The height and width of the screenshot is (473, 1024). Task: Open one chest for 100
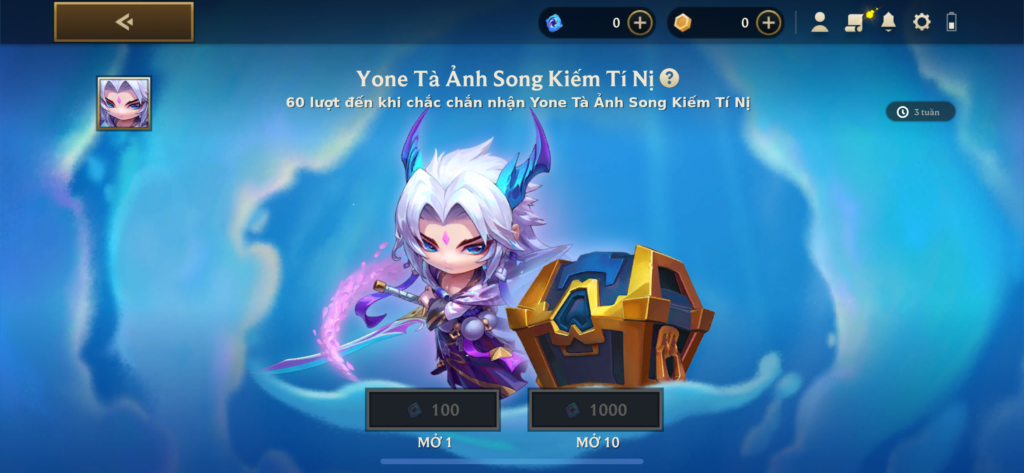click(432, 410)
